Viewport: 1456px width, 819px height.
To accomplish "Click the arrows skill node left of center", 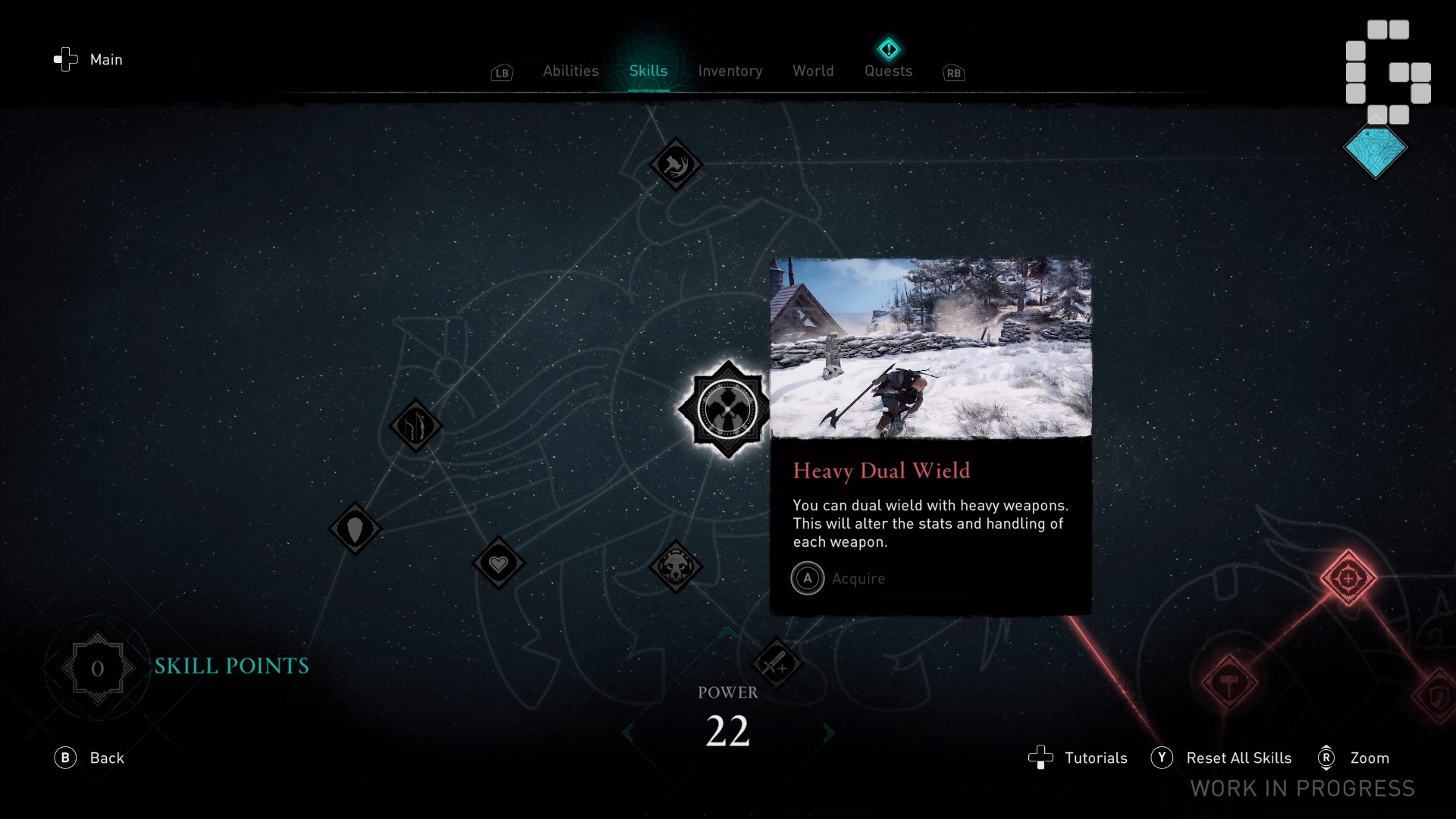I will coord(416,426).
